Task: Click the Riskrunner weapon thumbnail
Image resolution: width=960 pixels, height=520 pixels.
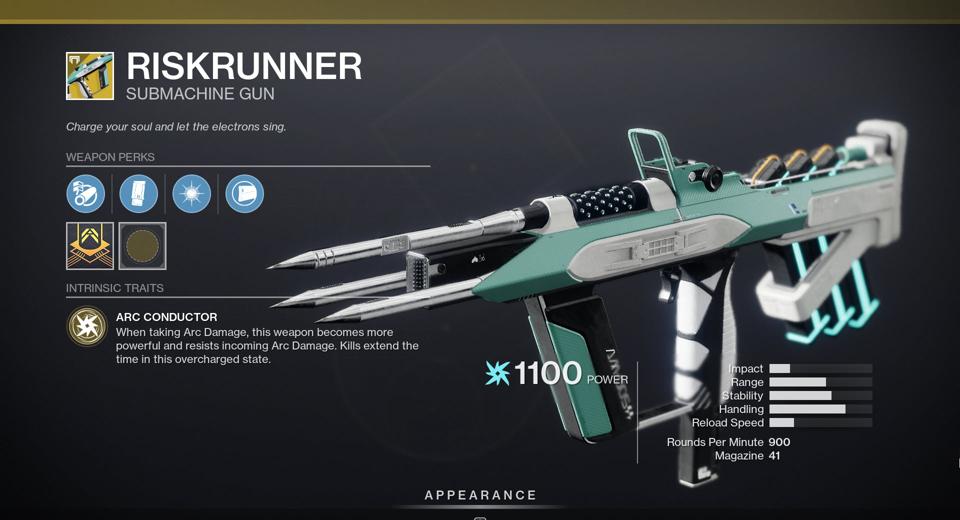Action: tap(90, 76)
